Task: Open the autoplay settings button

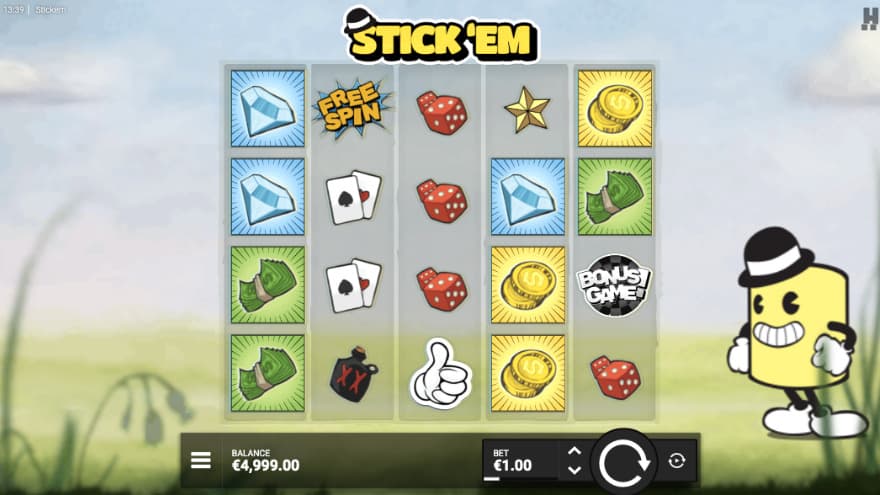Action: (677, 460)
